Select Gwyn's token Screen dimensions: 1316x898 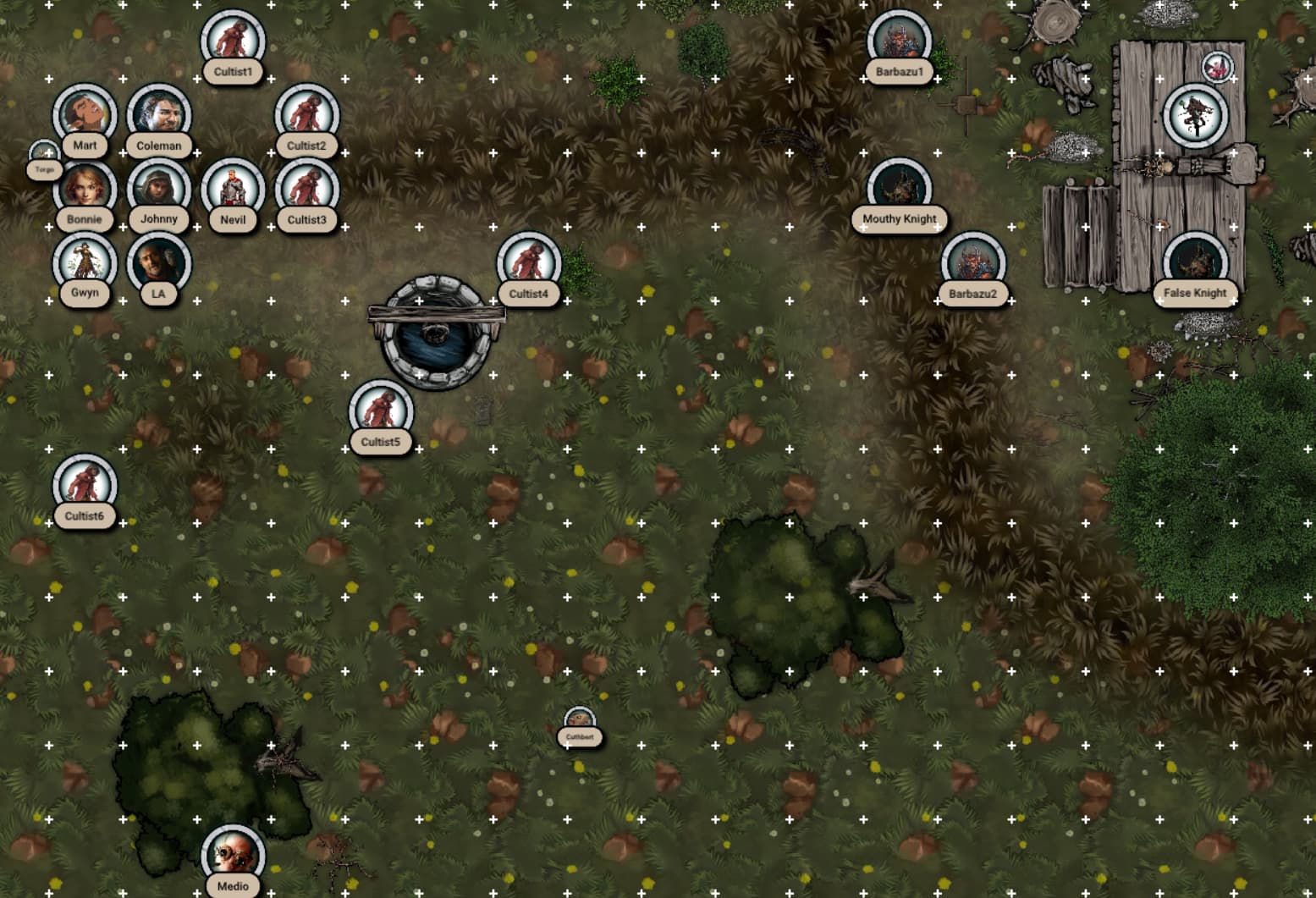[85, 262]
